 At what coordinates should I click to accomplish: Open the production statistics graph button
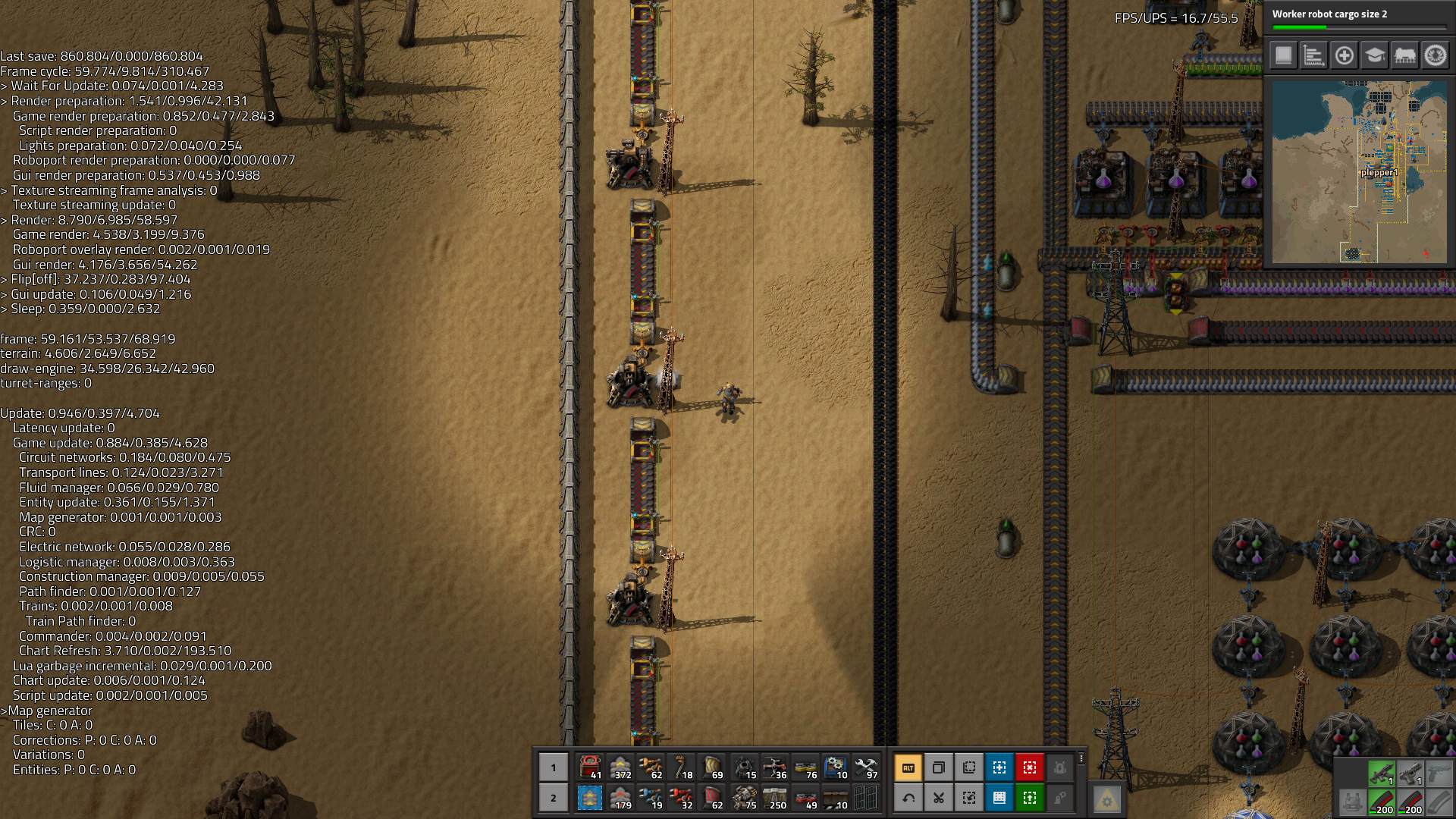[x=1313, y=55]
